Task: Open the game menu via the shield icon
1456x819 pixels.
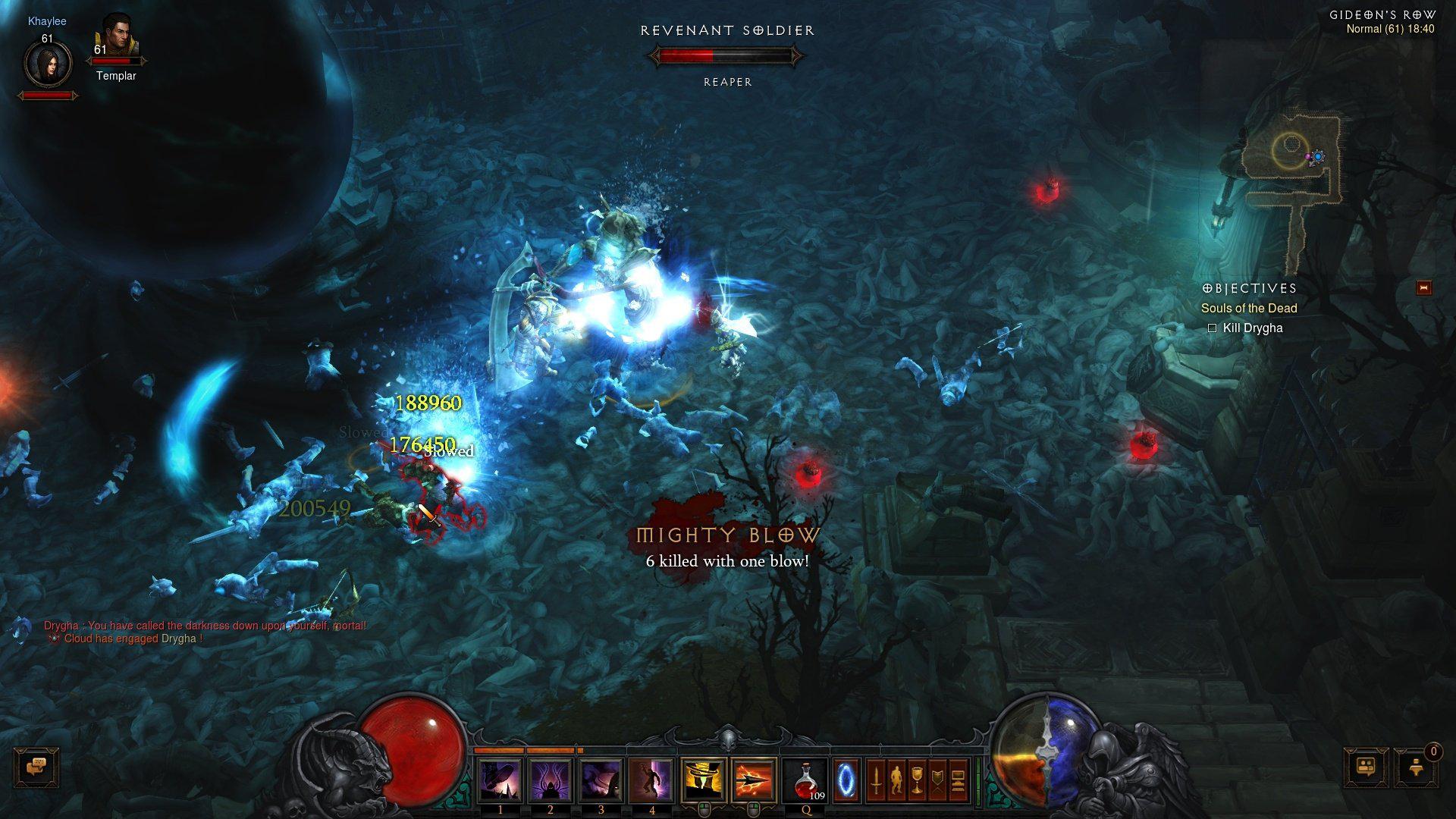Action: (937, 780)
